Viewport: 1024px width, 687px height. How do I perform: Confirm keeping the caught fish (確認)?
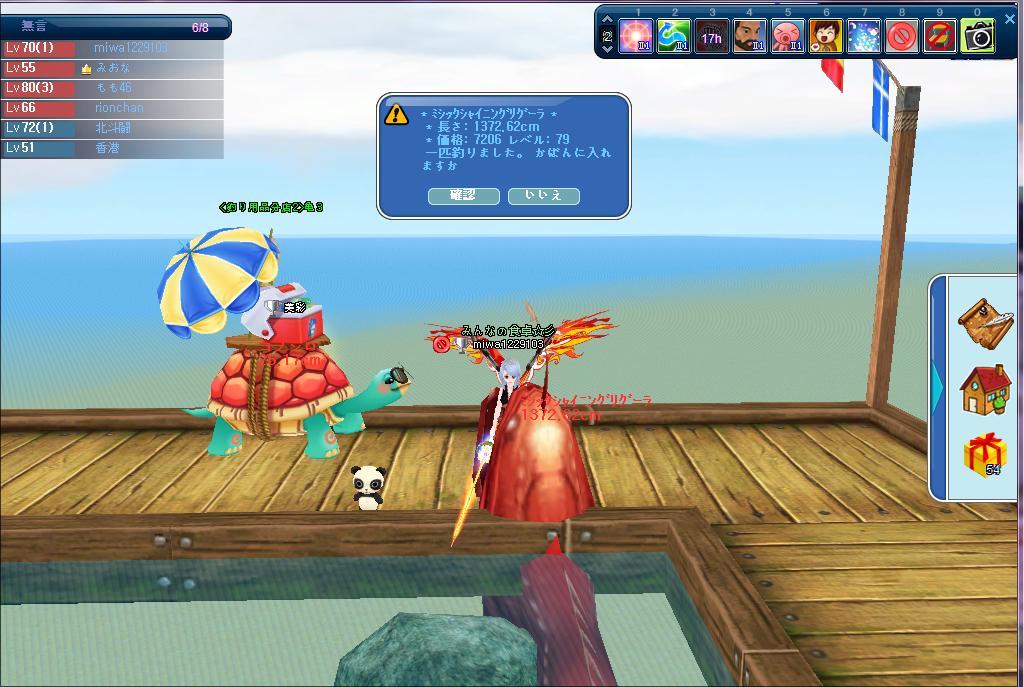pyautogui.click(x=463, y=195)
